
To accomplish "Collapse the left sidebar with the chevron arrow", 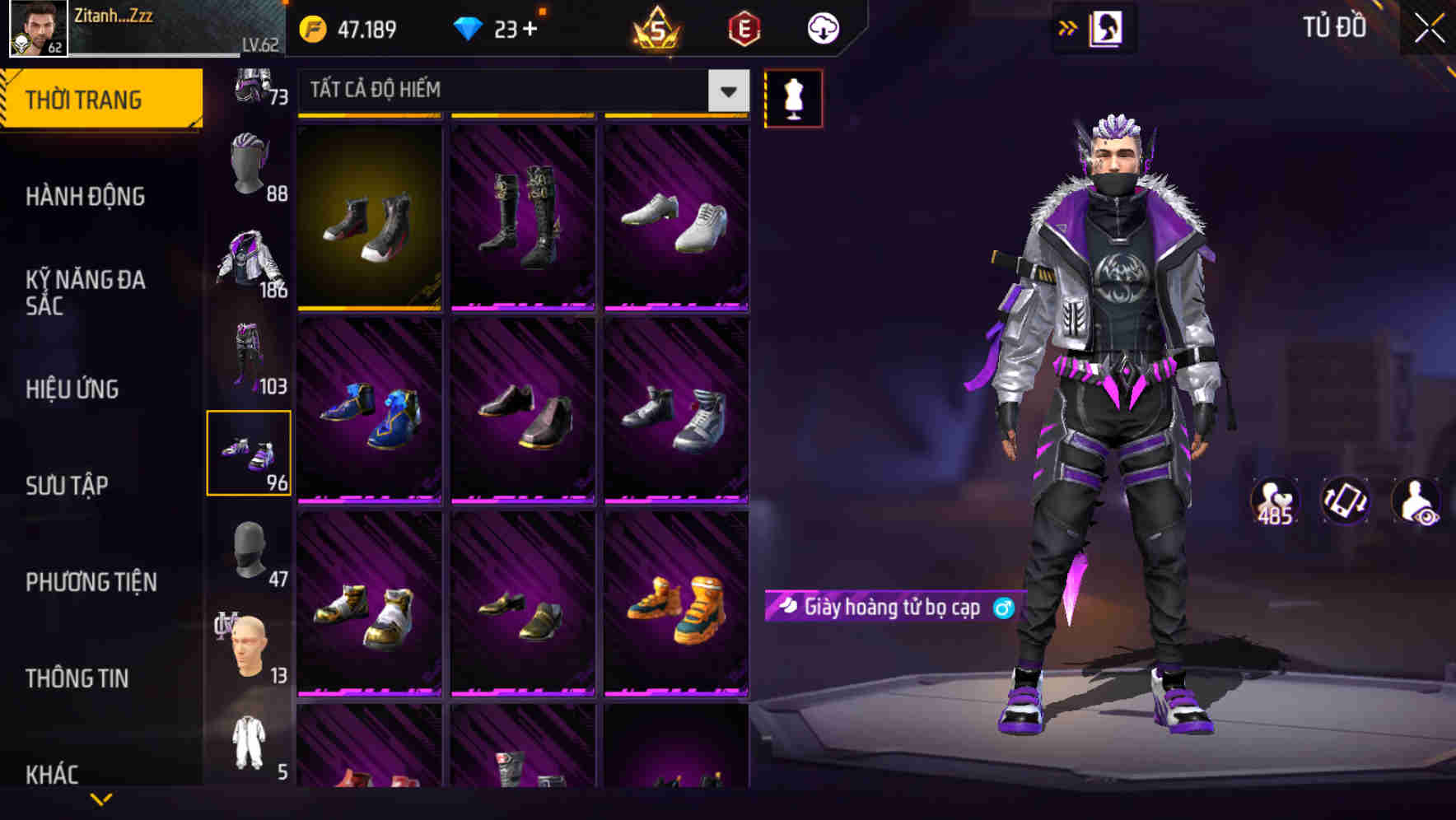I will [100, 799].
